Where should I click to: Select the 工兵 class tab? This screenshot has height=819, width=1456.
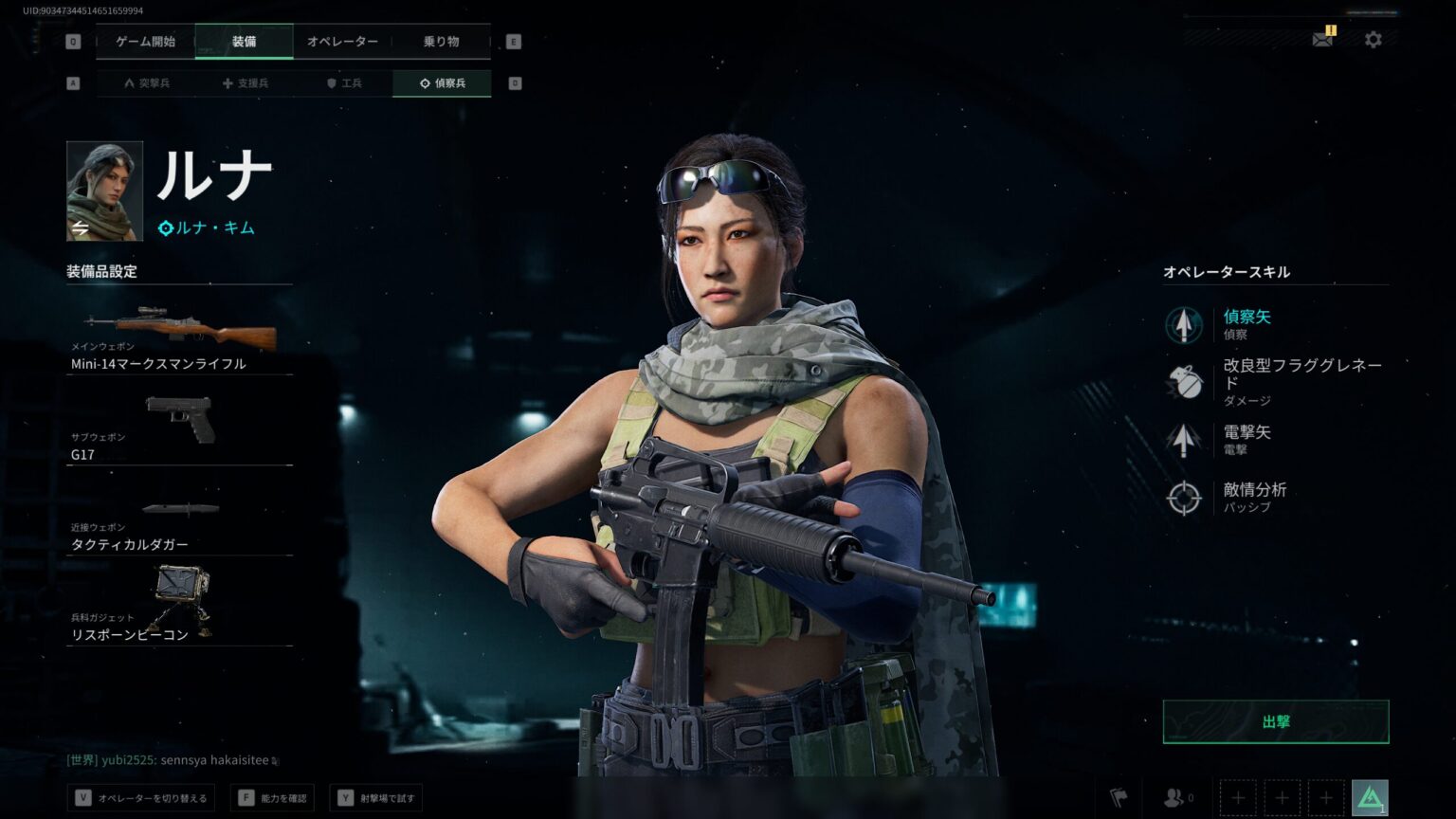point(344,83)
